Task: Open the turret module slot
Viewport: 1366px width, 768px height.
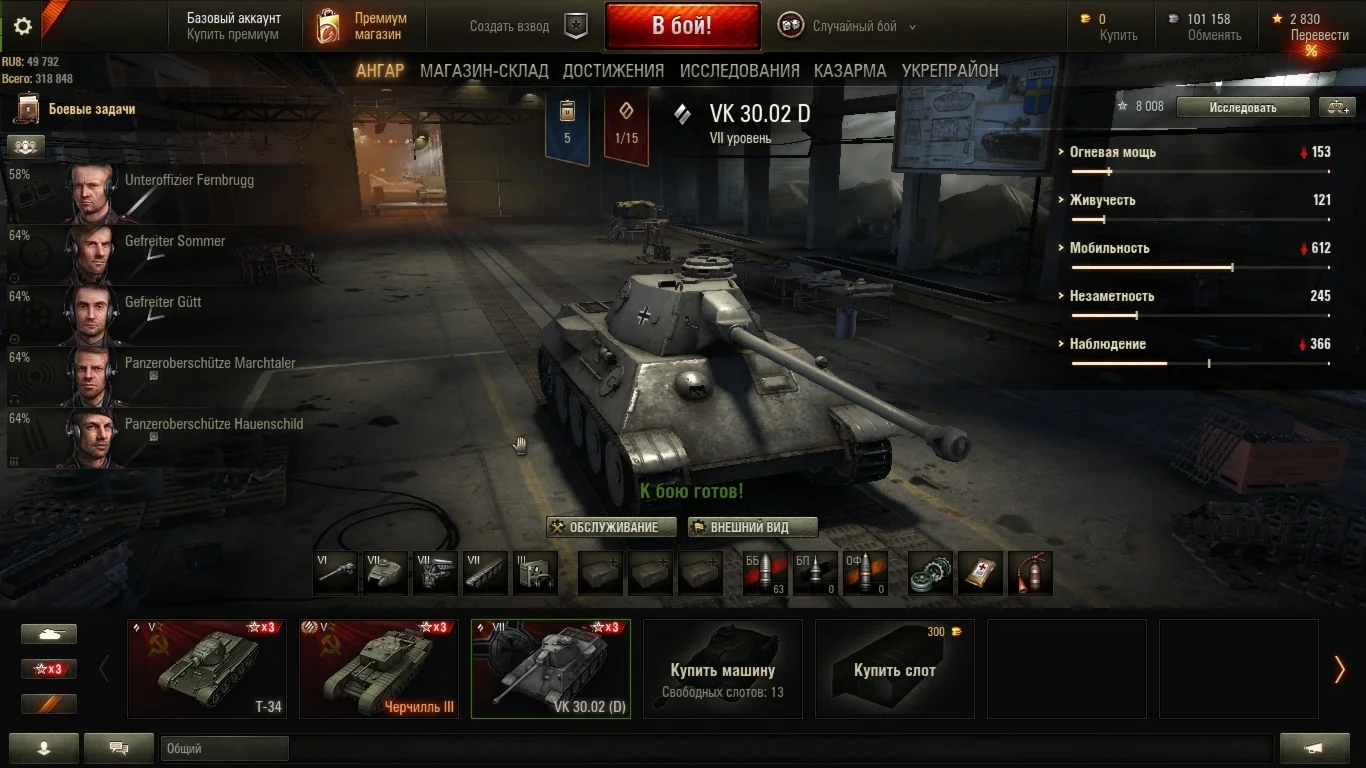Action: click(x=385, y=572)
